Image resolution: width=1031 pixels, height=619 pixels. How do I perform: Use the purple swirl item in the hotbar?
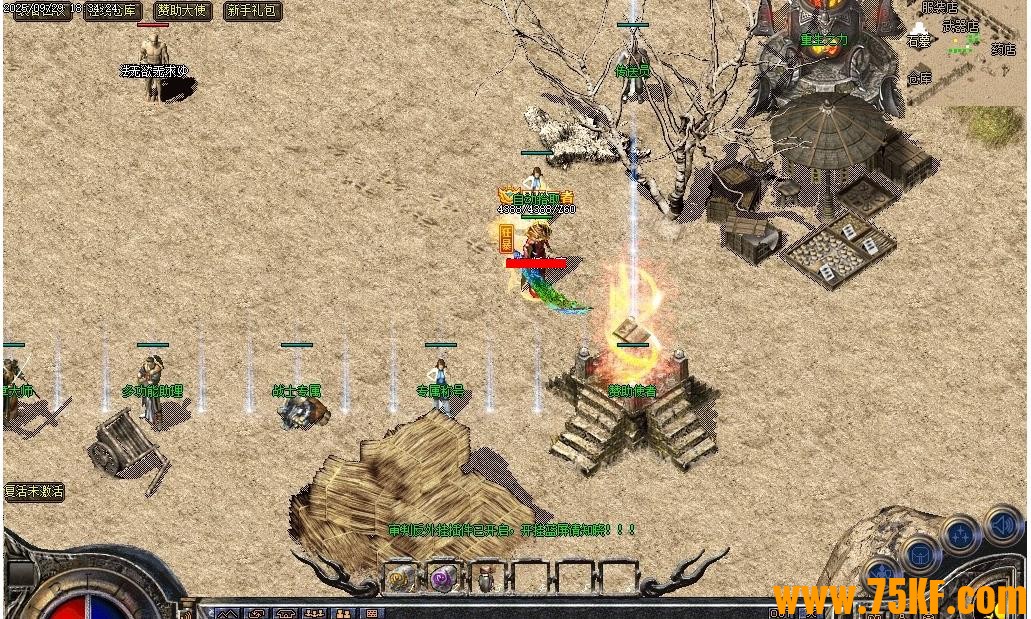(442, 577)
